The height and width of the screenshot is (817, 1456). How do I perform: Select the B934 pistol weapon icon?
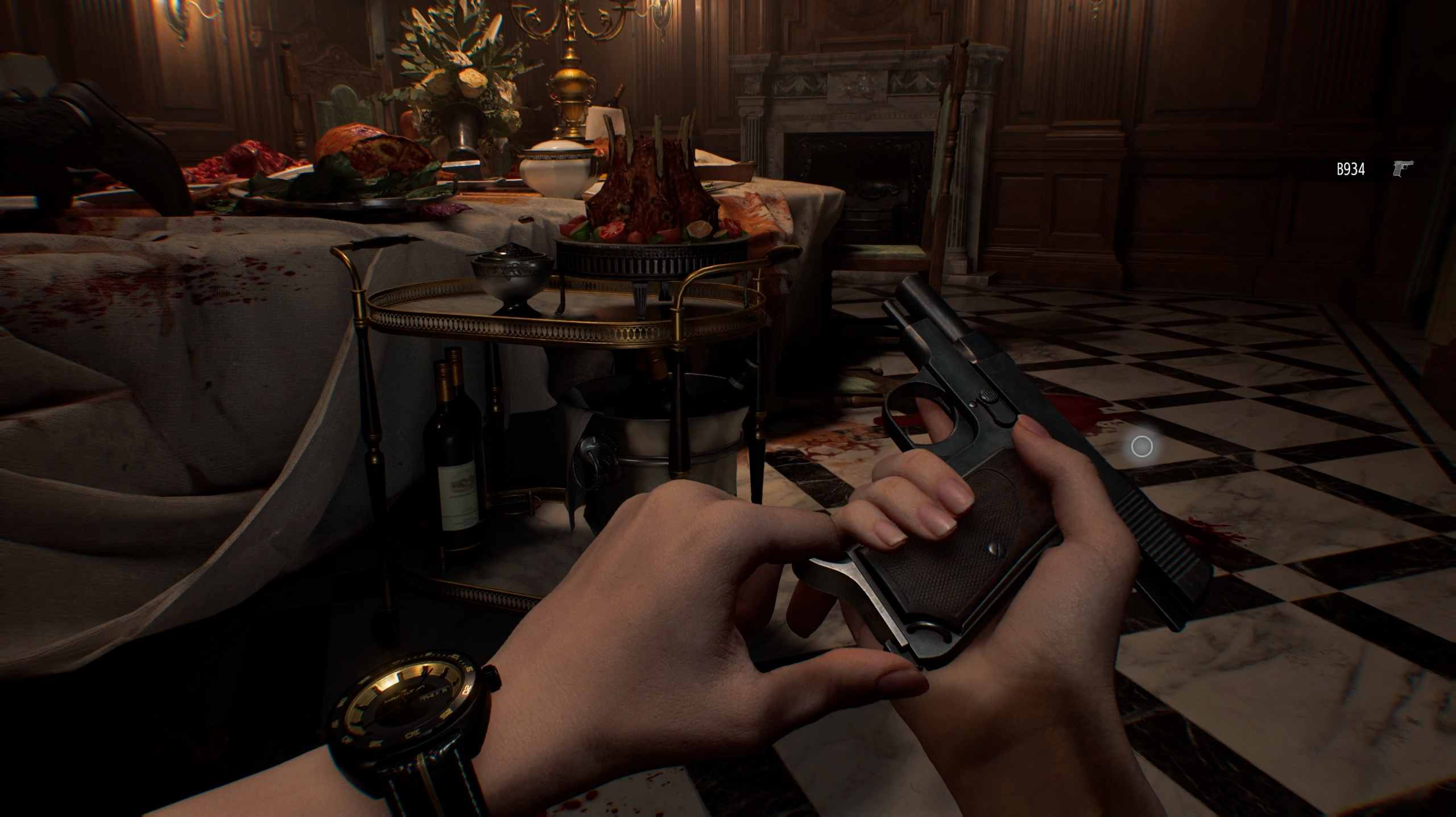coord(1403,169)
